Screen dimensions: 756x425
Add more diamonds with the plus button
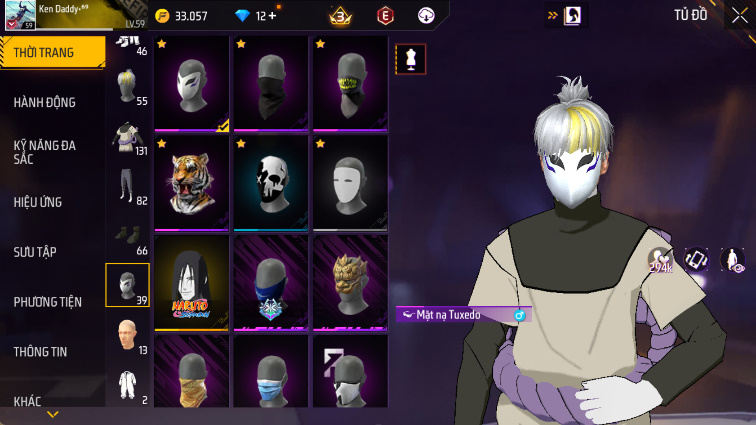tap(271, 16)
